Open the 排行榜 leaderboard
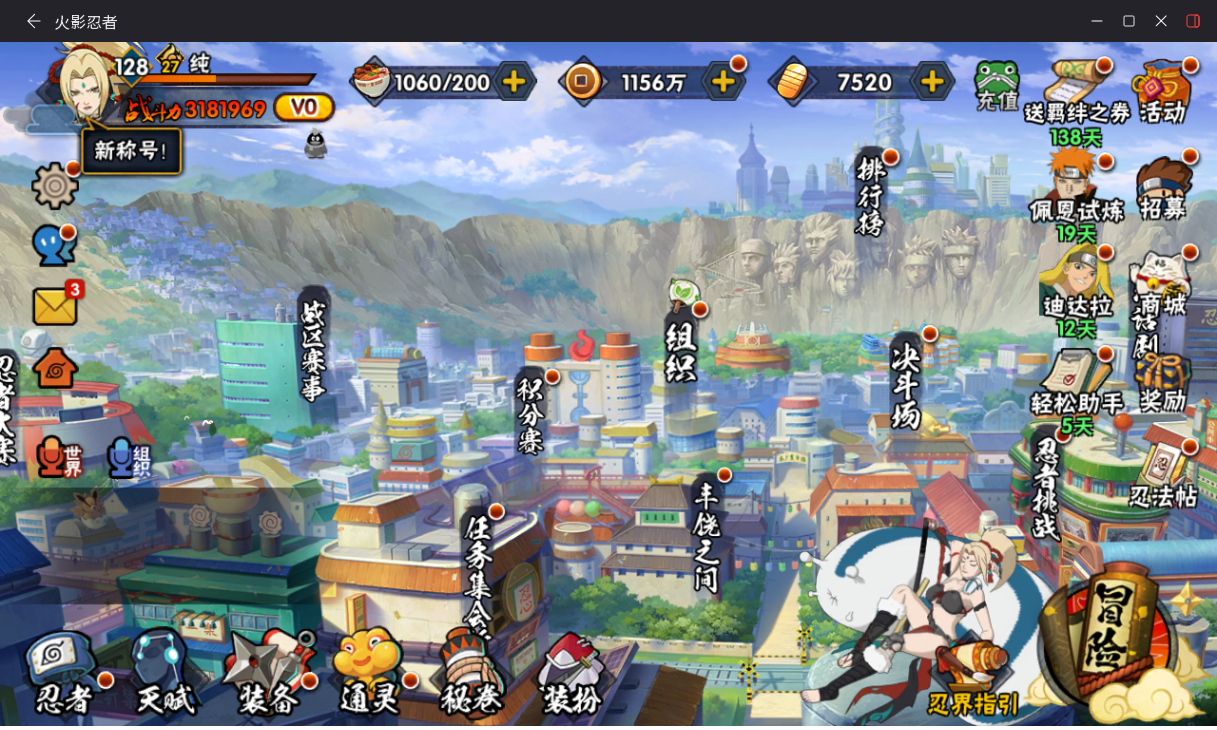Screen dimensions: 1217x730 871,194
